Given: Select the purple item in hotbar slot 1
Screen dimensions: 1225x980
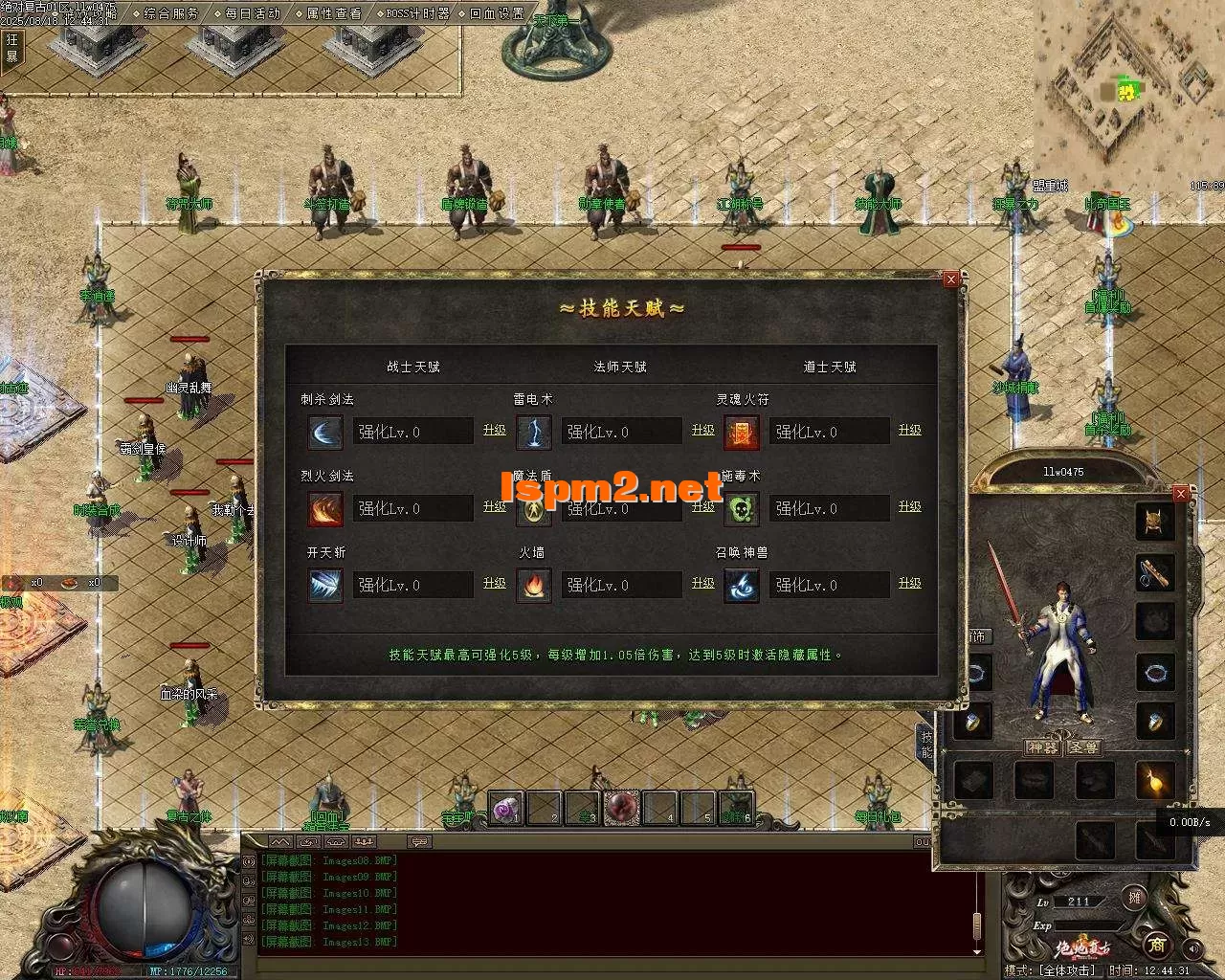Looking at the screenshot, I should 506,809.
